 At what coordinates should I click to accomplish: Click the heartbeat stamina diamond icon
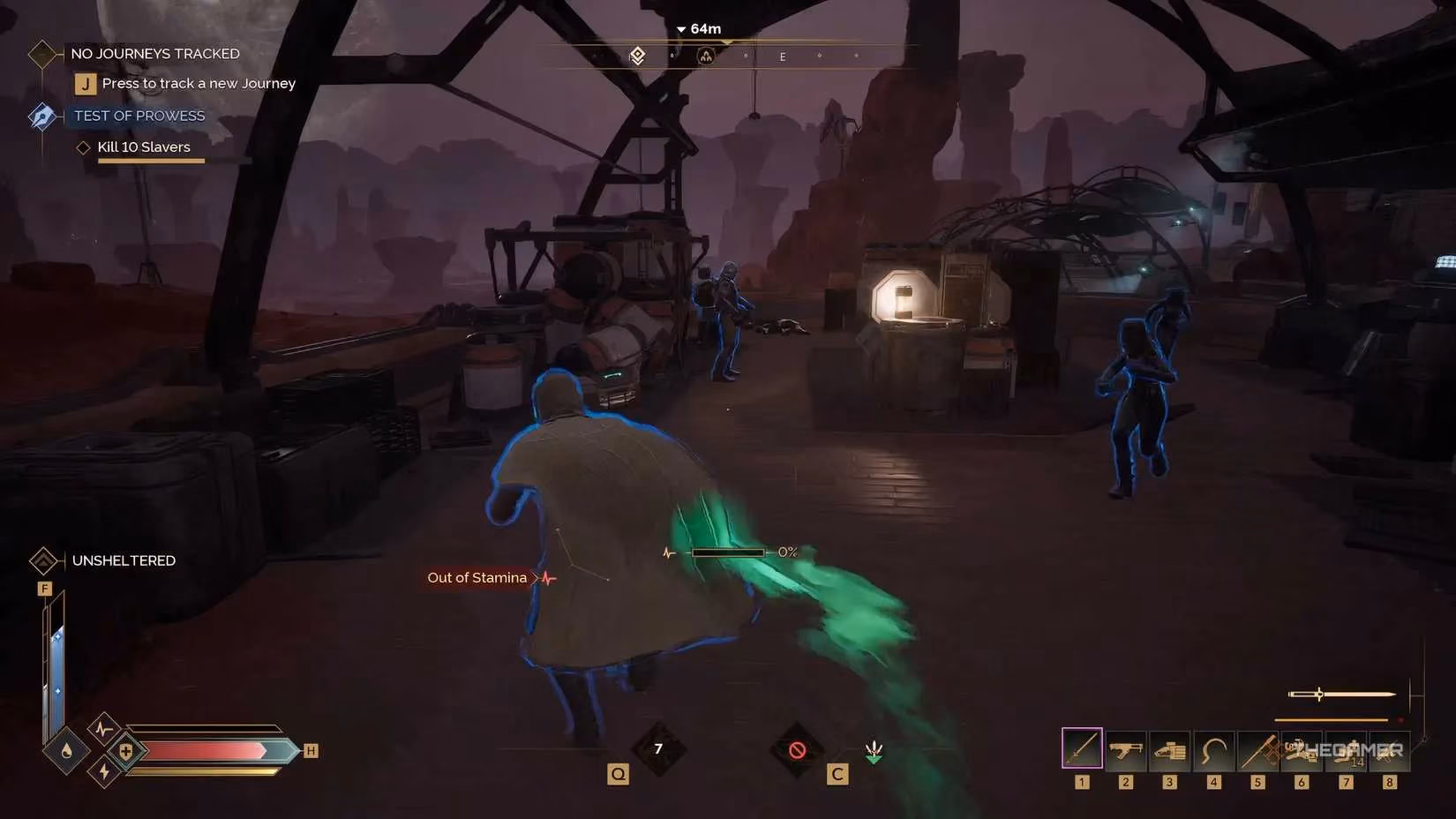click(x=104, y=729)
